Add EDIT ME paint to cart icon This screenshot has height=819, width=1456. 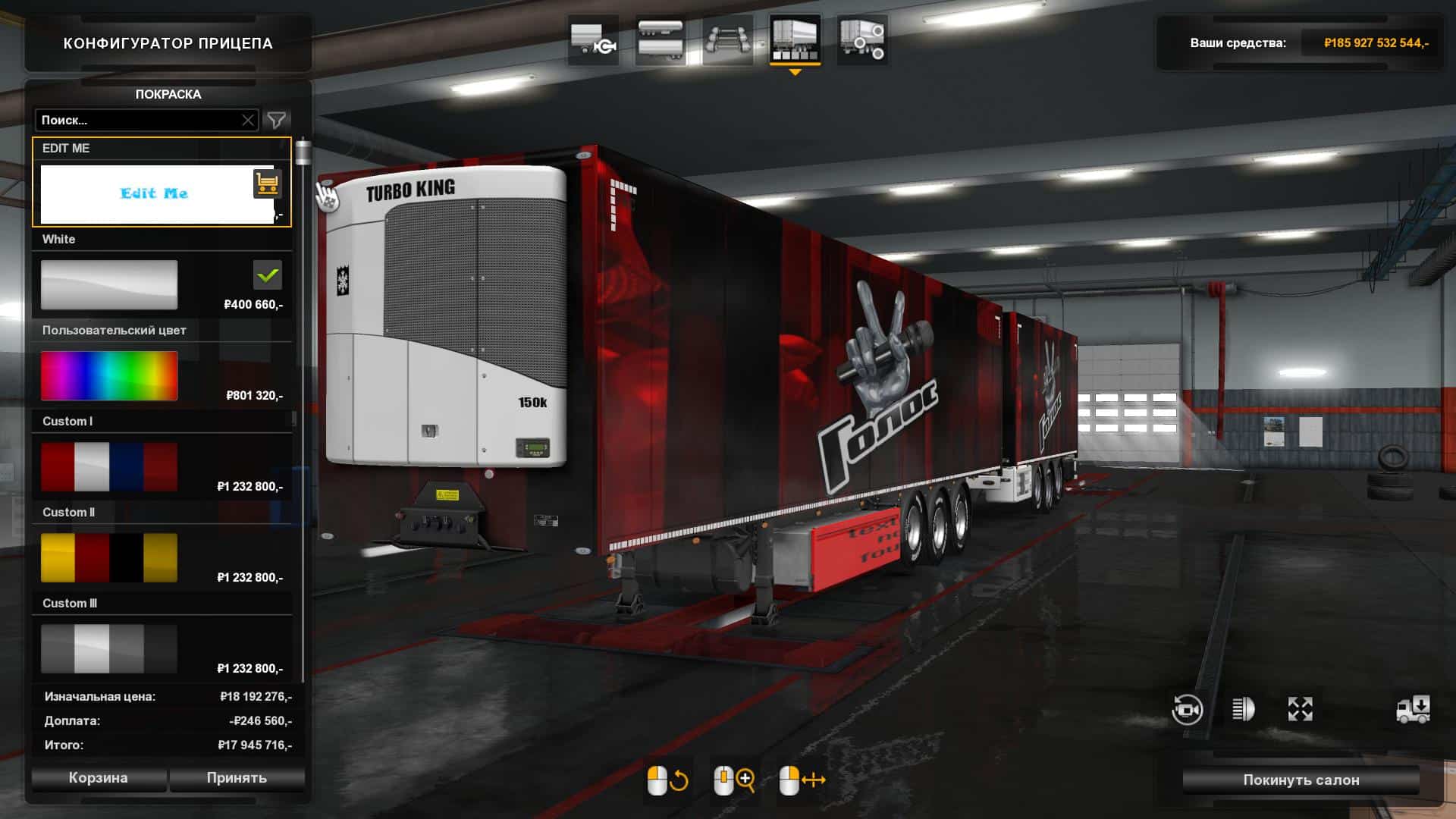click(x=267, y=183)
